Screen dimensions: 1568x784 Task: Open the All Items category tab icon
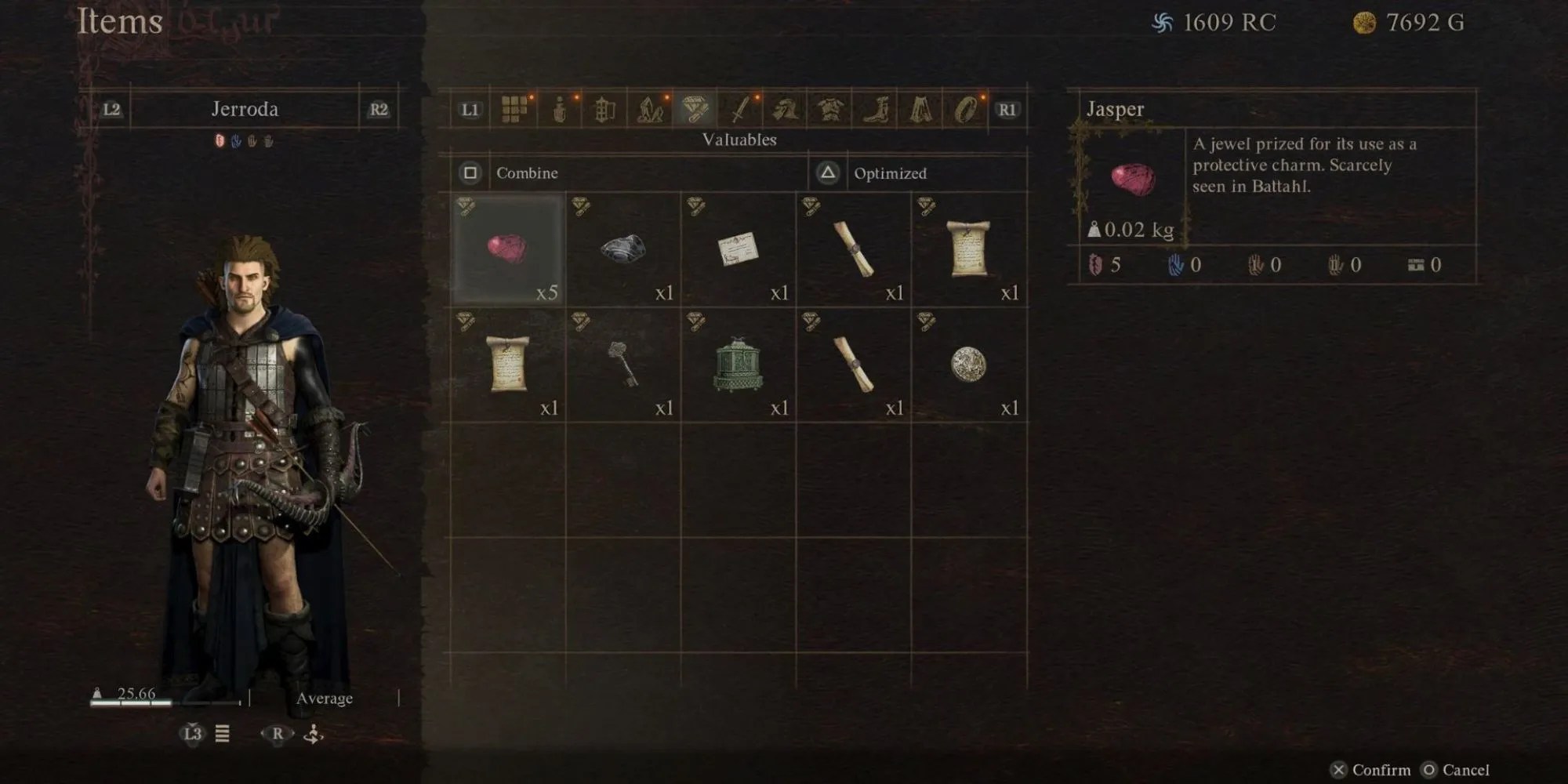click(515, 111)
